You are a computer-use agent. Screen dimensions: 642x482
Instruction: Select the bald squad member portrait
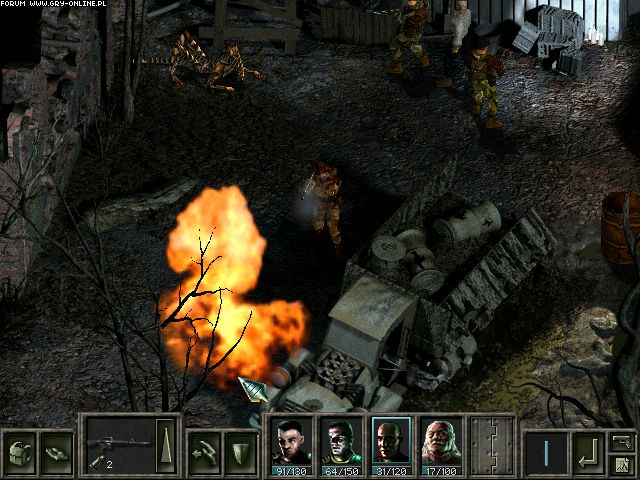pos(391,444)
